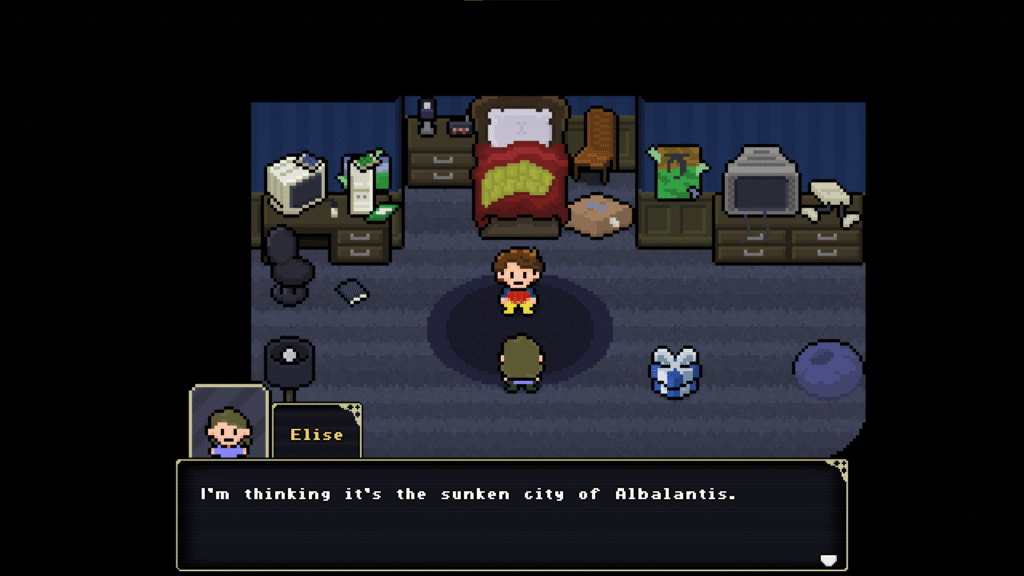
Task: Click the dialogue continue arrow
Action: coord(827,560)
